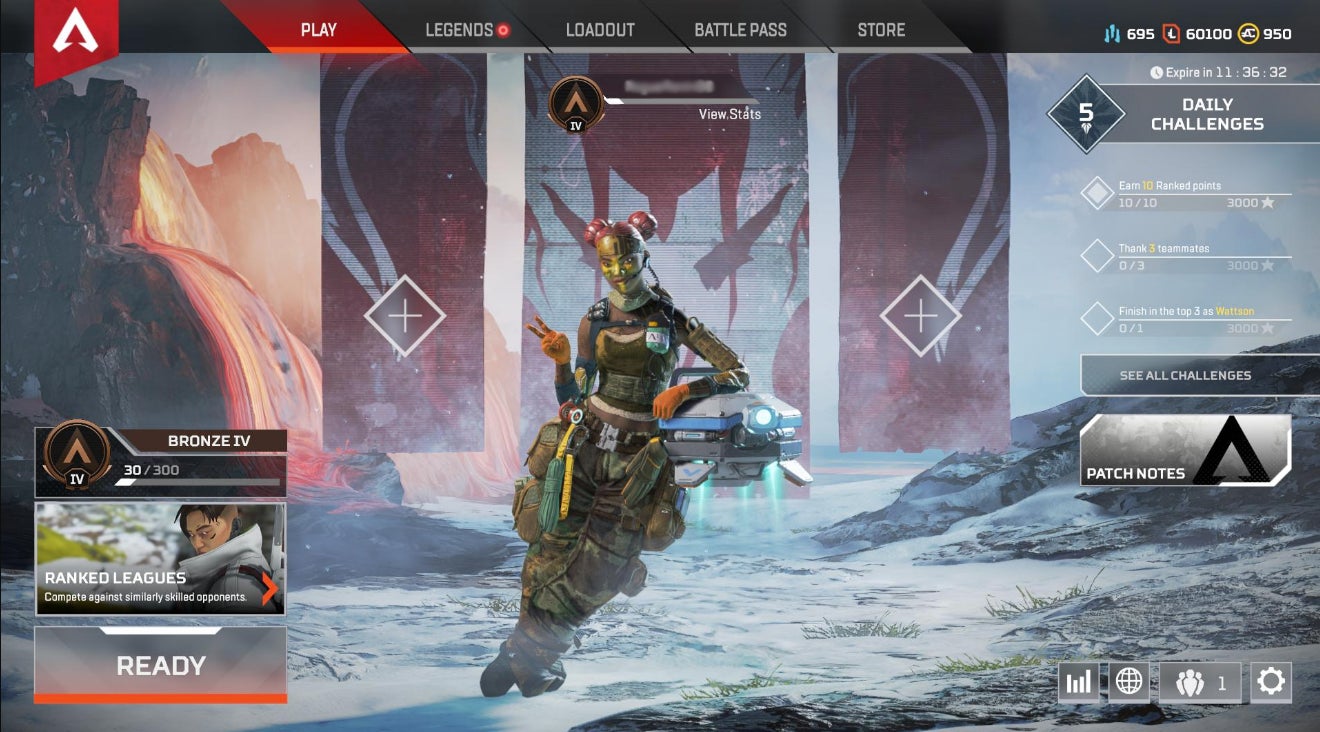Open the Ranked Leagues mode selector
The height and width of the screenshot is (732, 1320).
[x=160, y=559]
